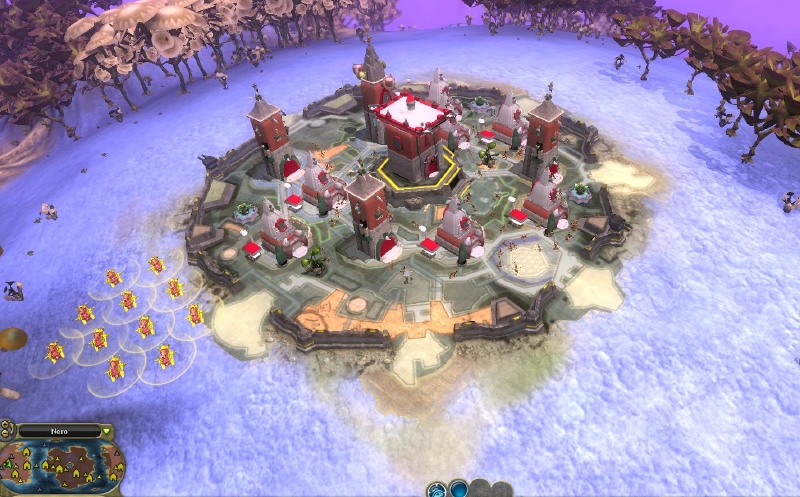Activate the plain blue orb icon
Viewport: 800px width, 497px height.
(x=459, y=490)
